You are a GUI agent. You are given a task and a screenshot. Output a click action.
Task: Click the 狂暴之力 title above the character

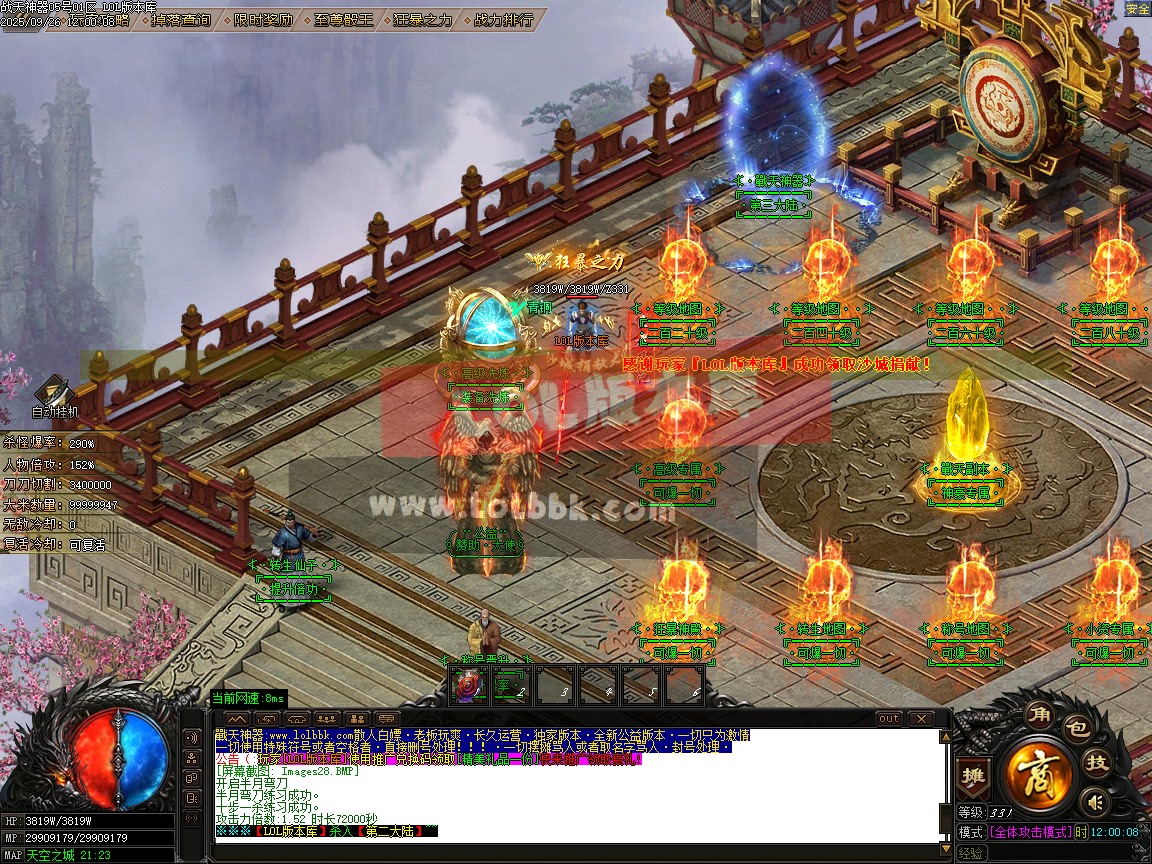pyautogui.click(x=580, y=261)
